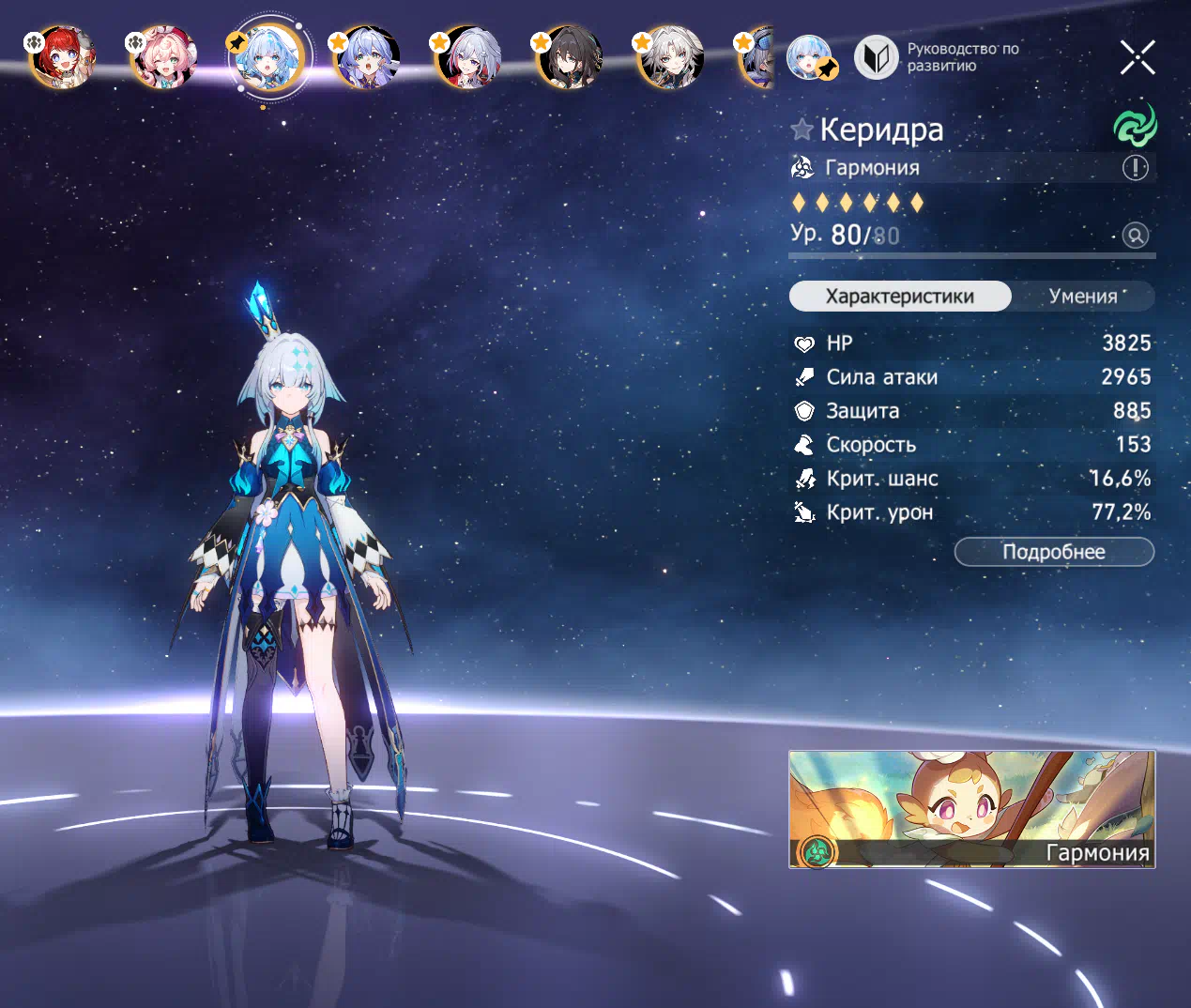Pick the purple-blue haired character portrait
This screenshot has height=1008, width=1191.
click(367, 56)
